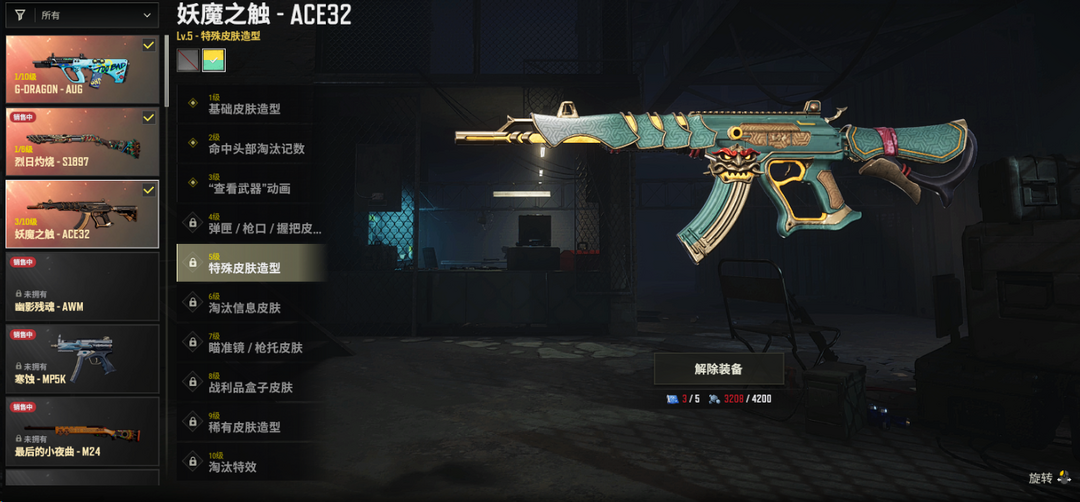Image resolution: width=1080 pixels, height=502 pixels.
Task: Select the crossed-out empty style swatch
Action: (187, 61)
